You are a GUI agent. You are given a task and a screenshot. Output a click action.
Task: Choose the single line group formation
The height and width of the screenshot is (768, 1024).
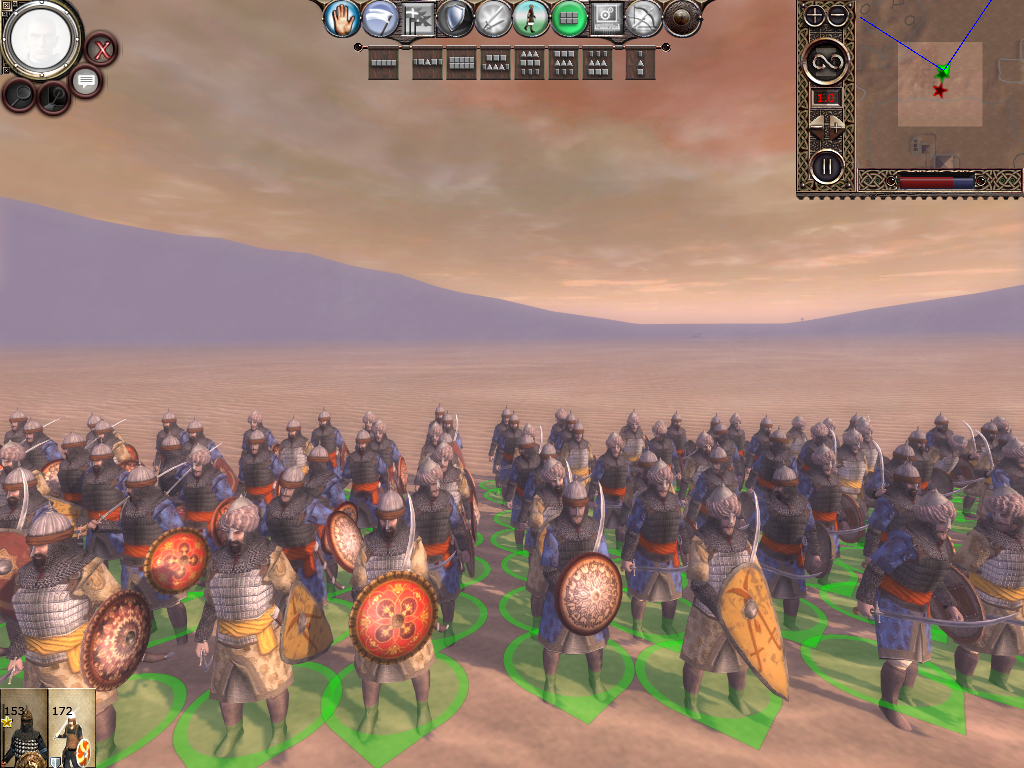384,63
